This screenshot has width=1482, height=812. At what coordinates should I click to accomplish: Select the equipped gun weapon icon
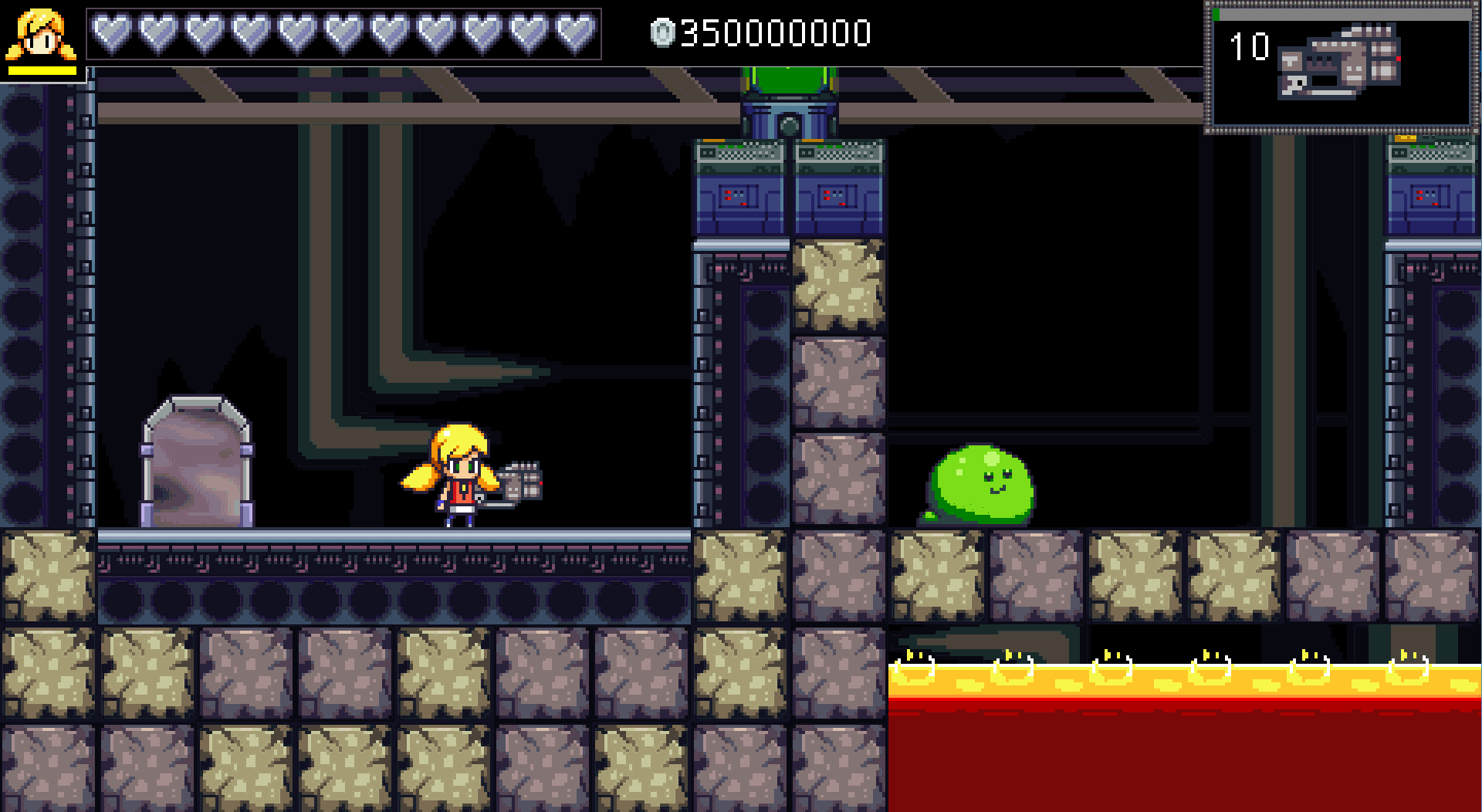[1338, 62]
